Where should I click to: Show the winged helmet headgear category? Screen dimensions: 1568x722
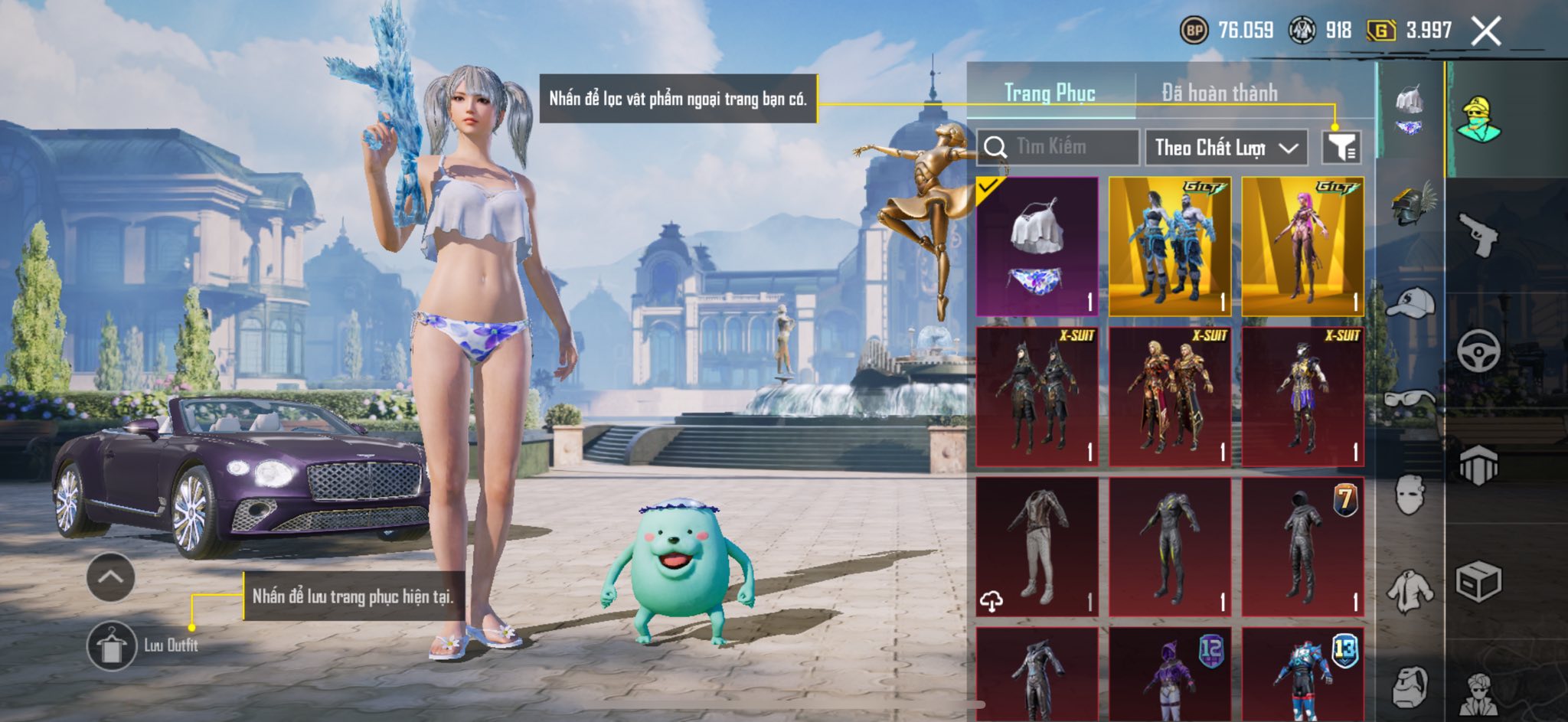point(1410,204)
